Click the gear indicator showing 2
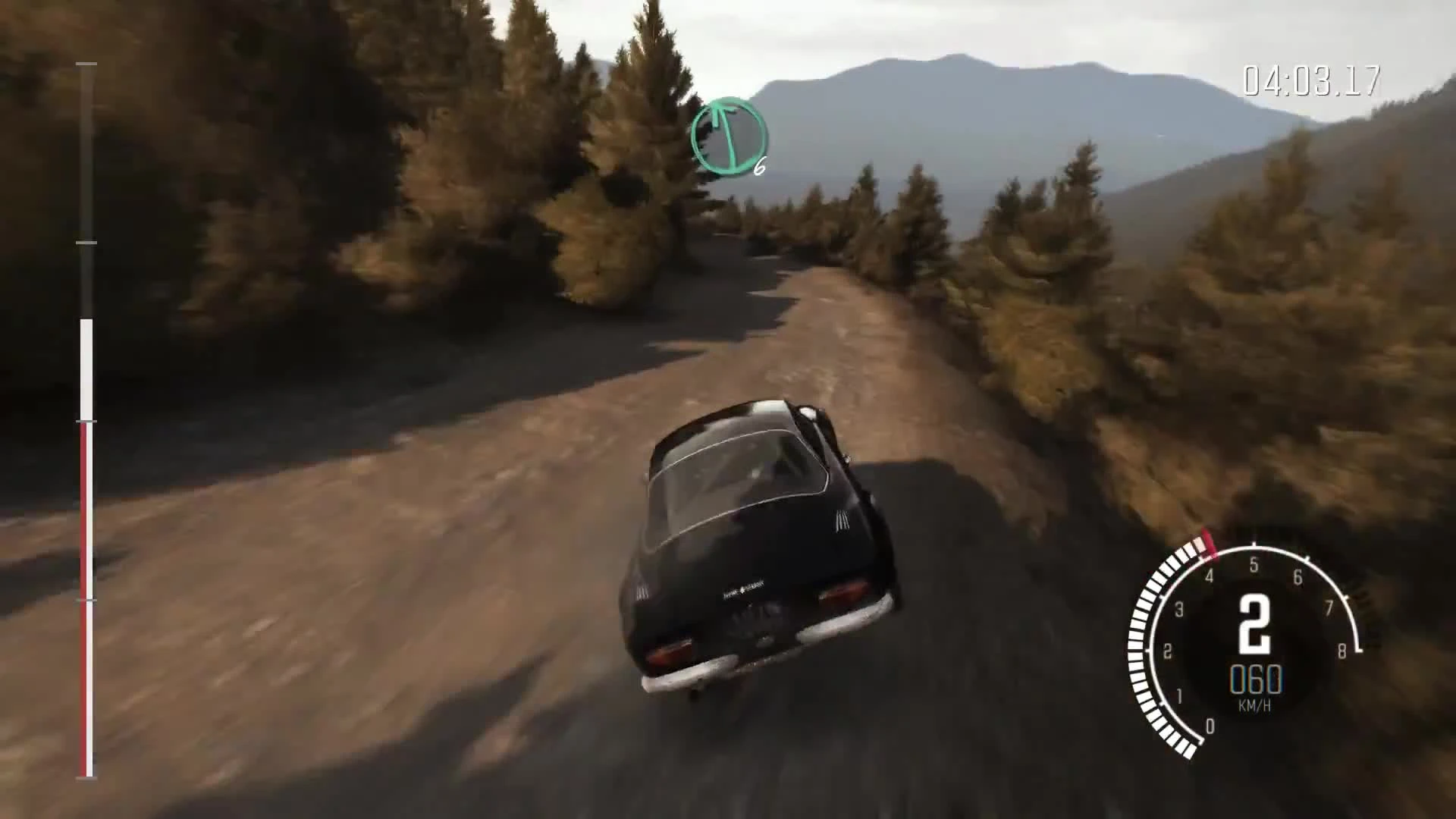Image resolution: width=1456 pixels, height=819 pixels. (x=1254, y=623)
